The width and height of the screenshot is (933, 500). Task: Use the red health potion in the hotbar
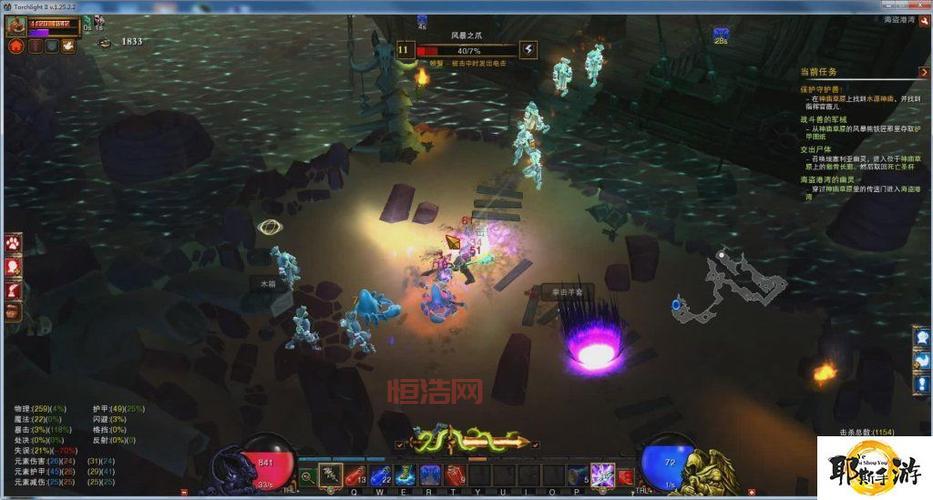(x=355, y=476)
